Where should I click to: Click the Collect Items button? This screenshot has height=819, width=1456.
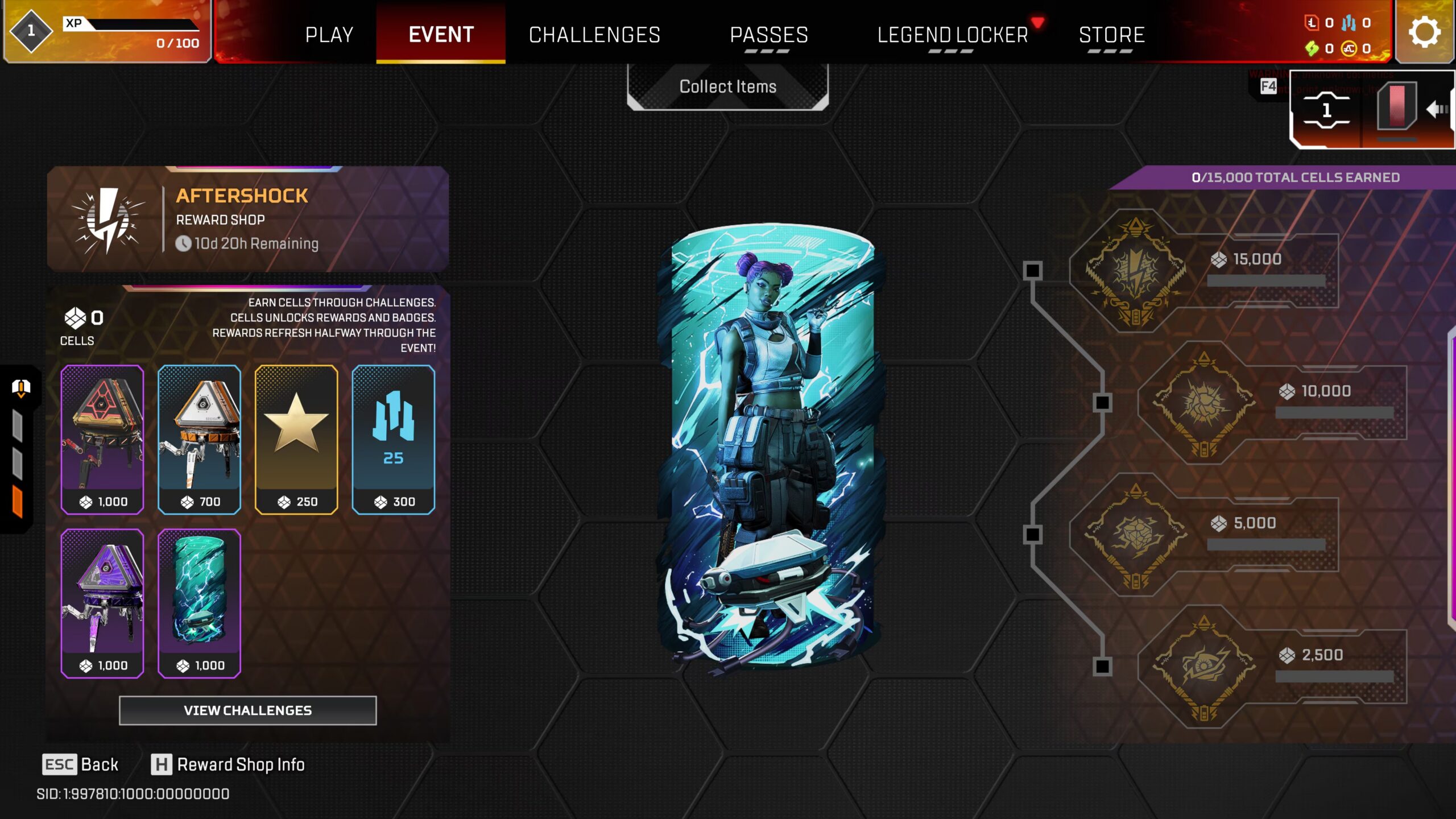[x=727, y=86]
